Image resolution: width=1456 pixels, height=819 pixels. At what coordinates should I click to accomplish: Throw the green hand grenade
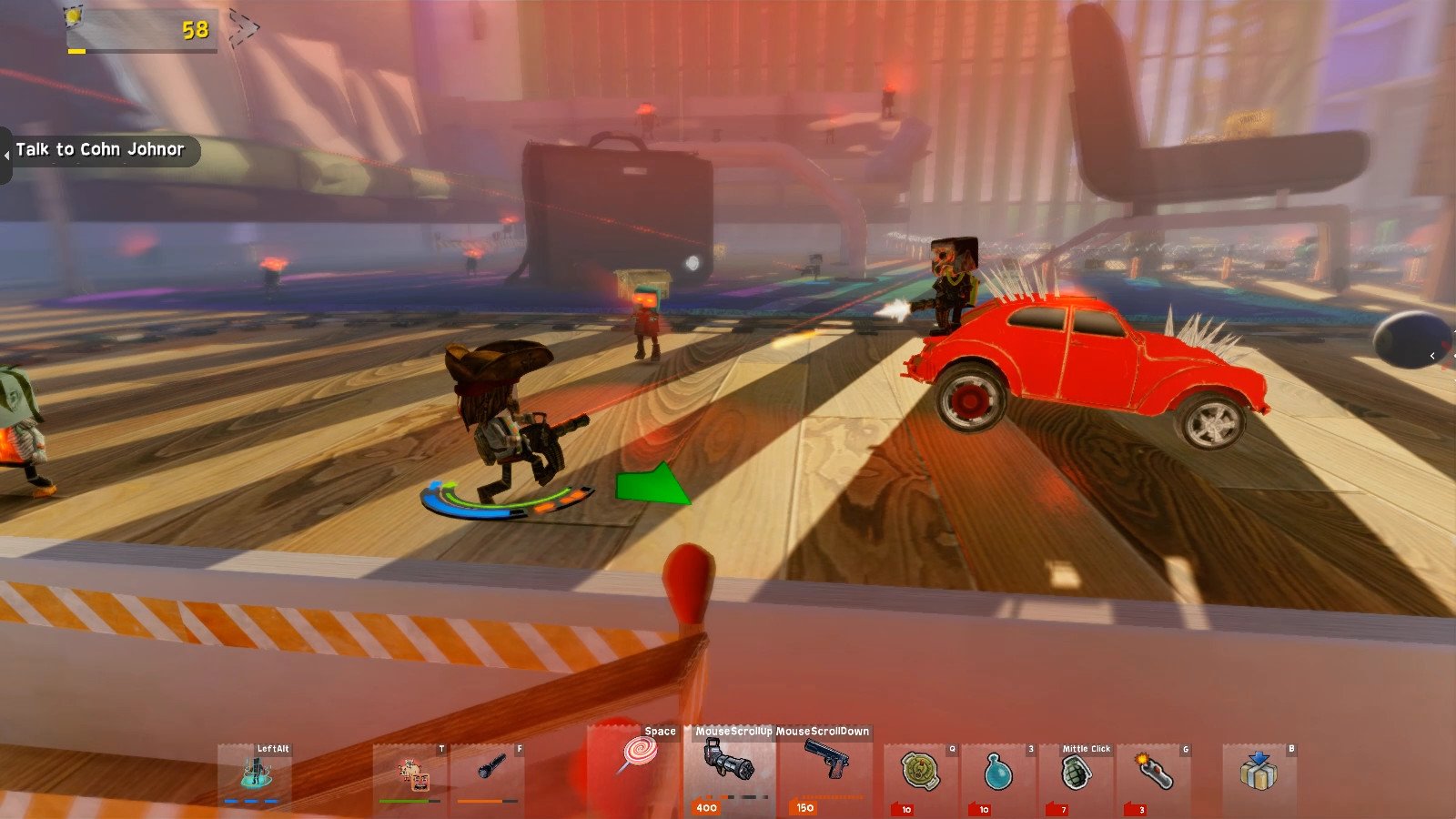(1075, 773)
